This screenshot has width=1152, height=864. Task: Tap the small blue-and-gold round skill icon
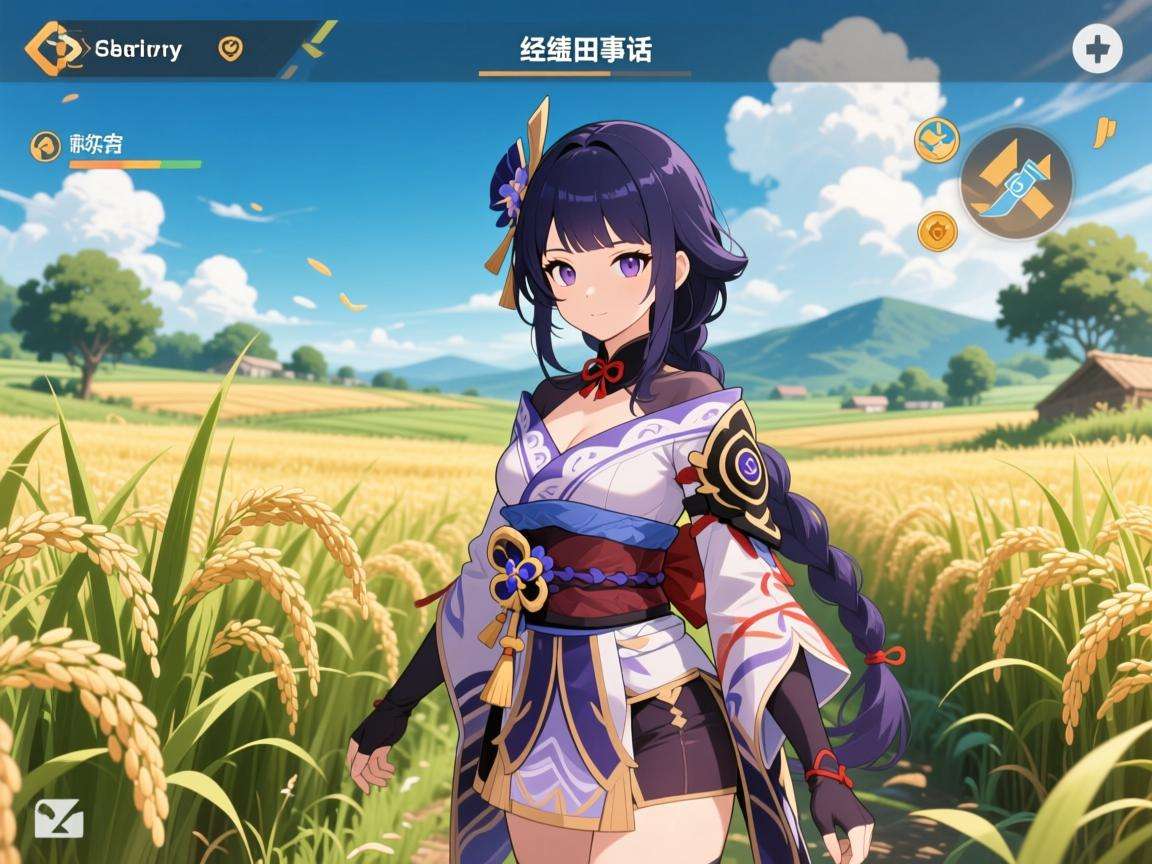(x=936, y=141)
